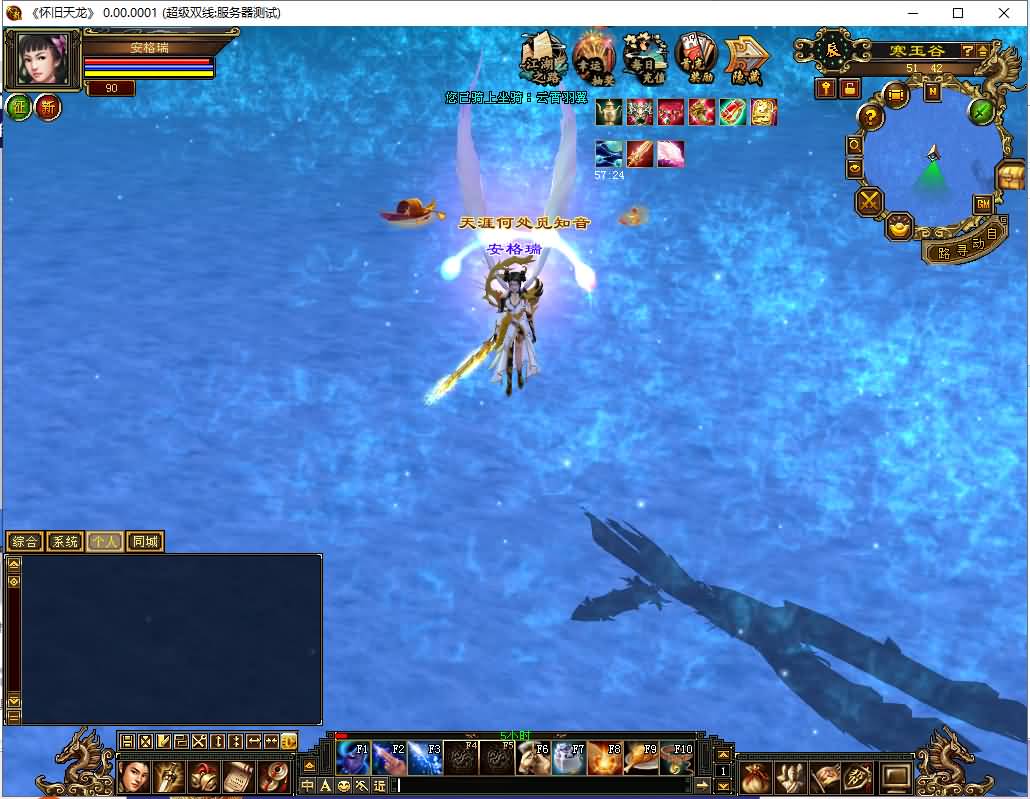The width and height of the screenshot is (1030, 799).
Task: Activate the F1 skill slot
Action: (352, 759)
